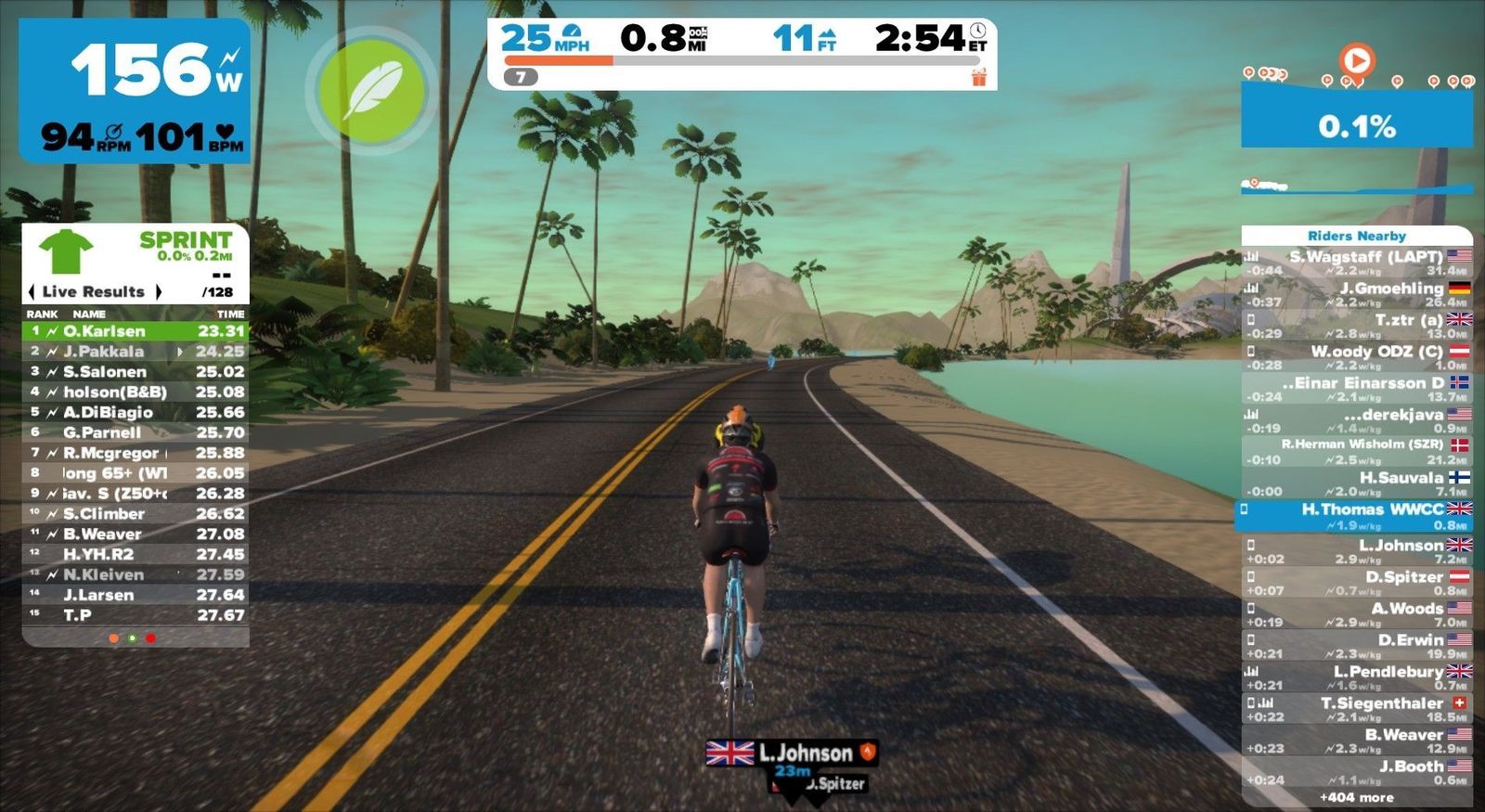Select A.DiBiagio leaderboard entry
Screen dimensions: 1485x812
[136, 412]
